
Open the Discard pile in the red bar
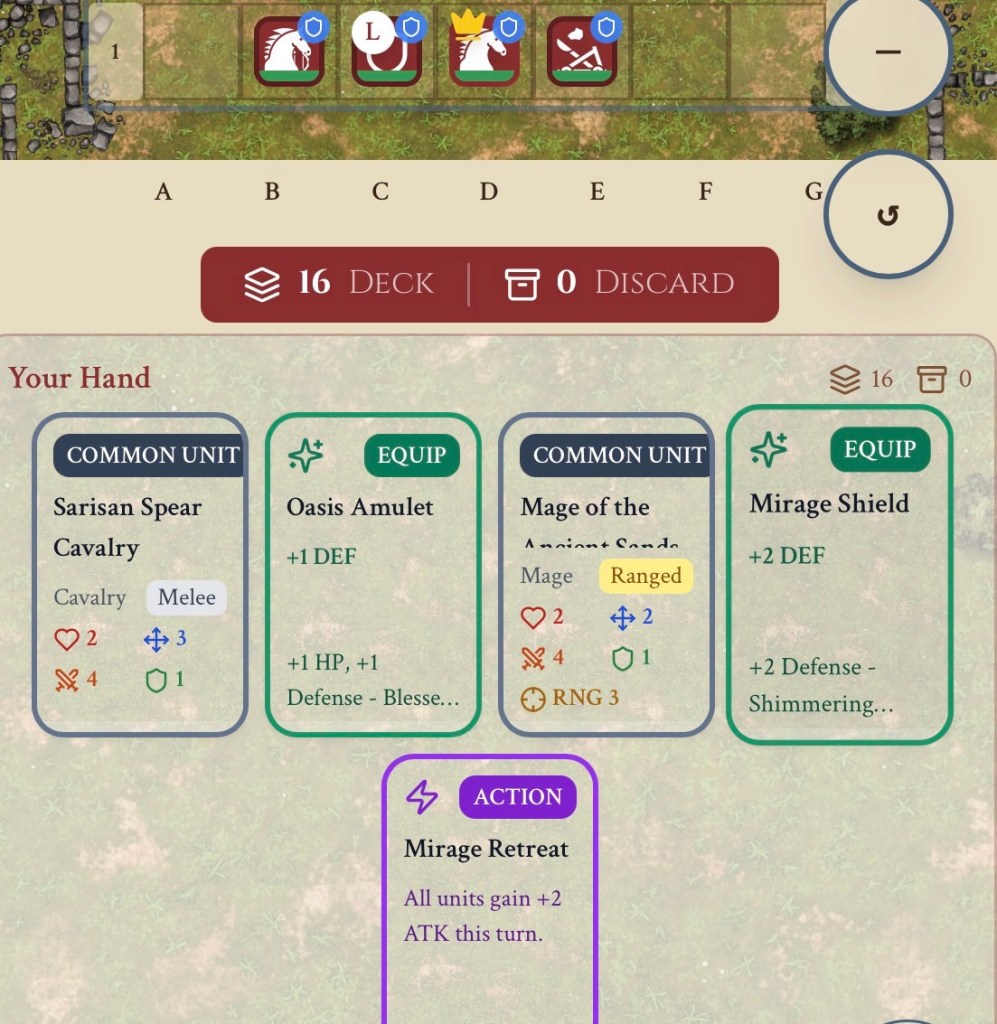pyautogui.click(x=620, y=284)
